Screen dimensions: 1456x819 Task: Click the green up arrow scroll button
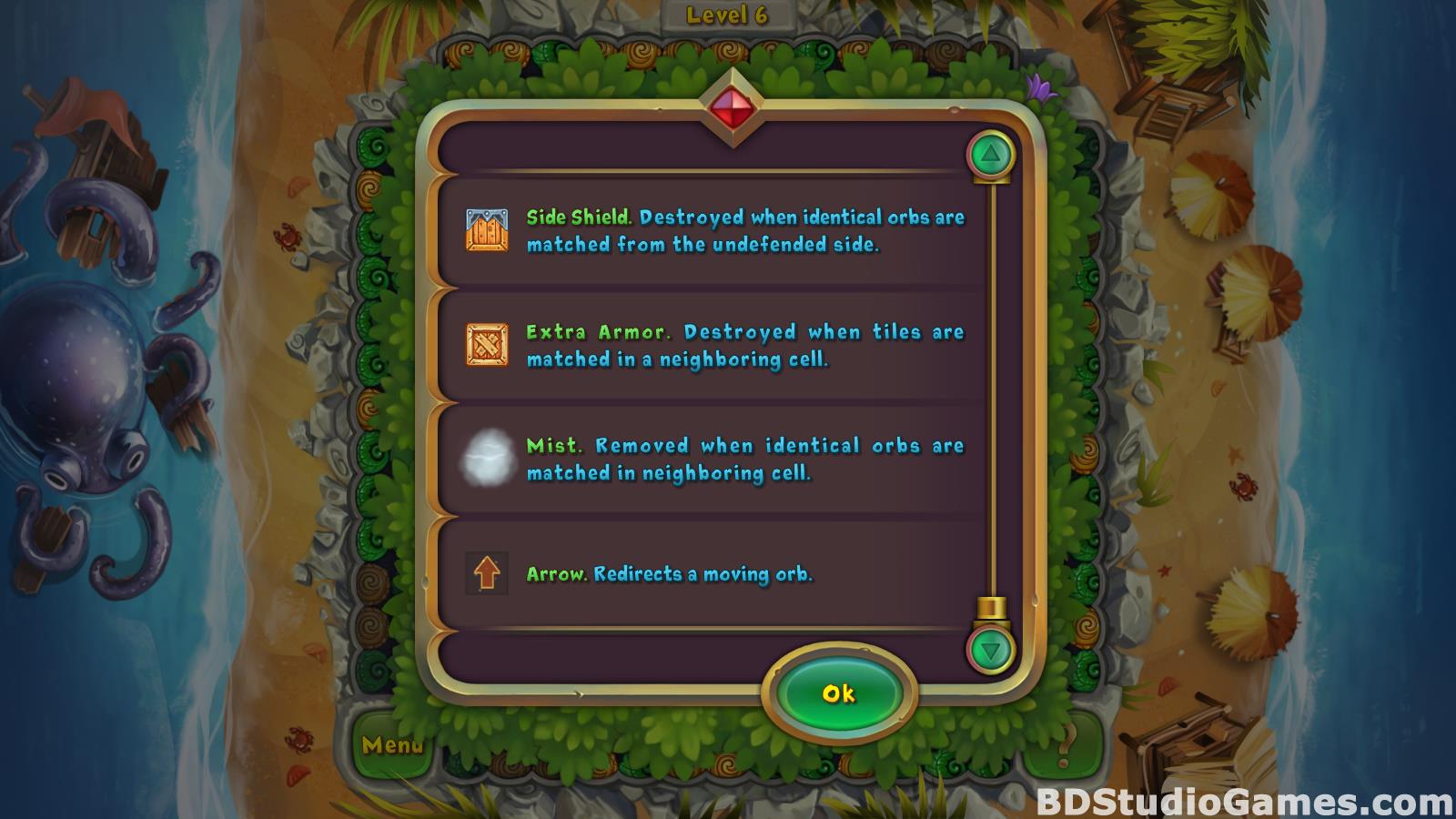click(x=991, y=155)
